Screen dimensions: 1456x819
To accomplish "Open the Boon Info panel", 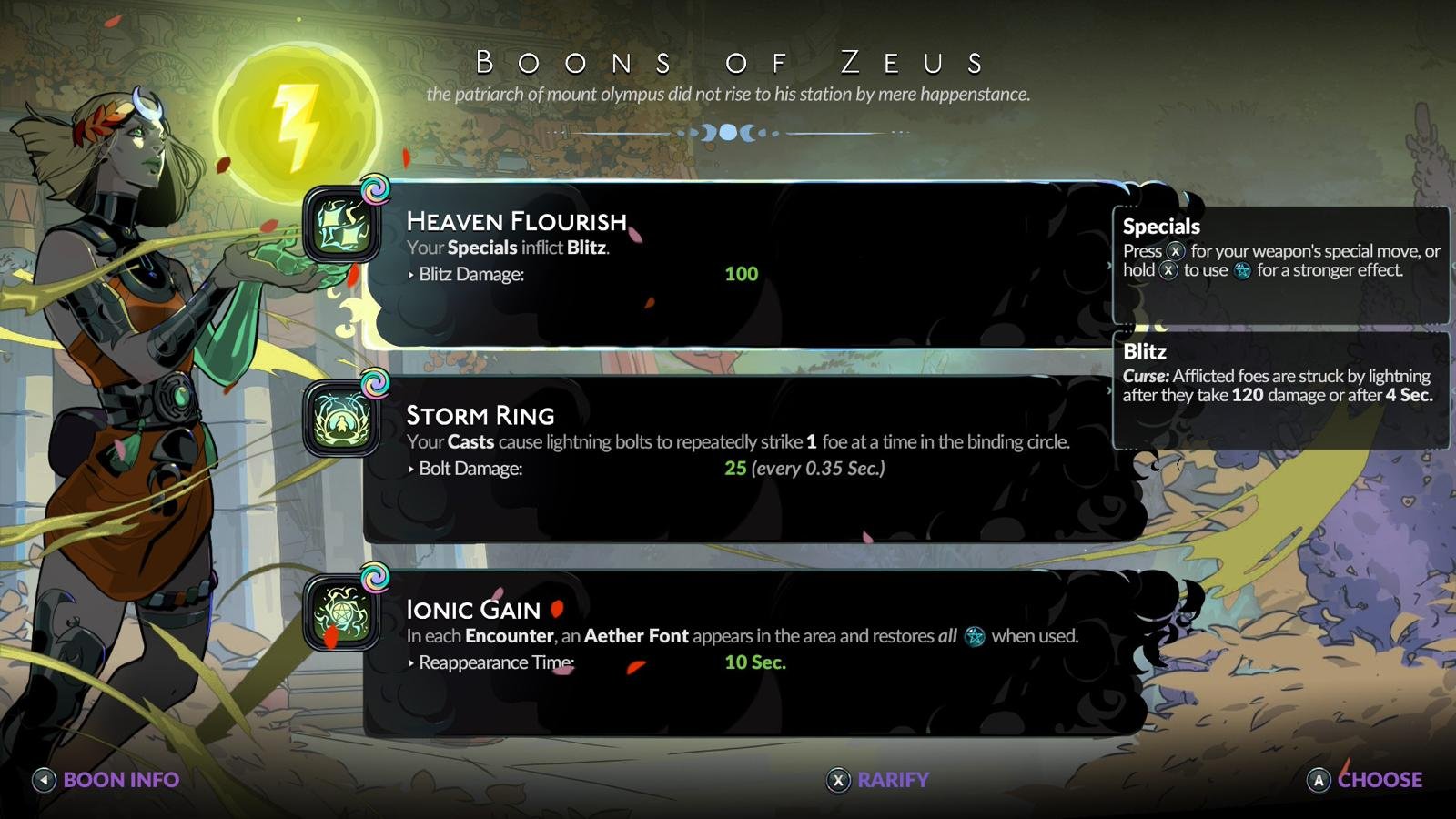I will pyautogui.click(x=106, y=780).
